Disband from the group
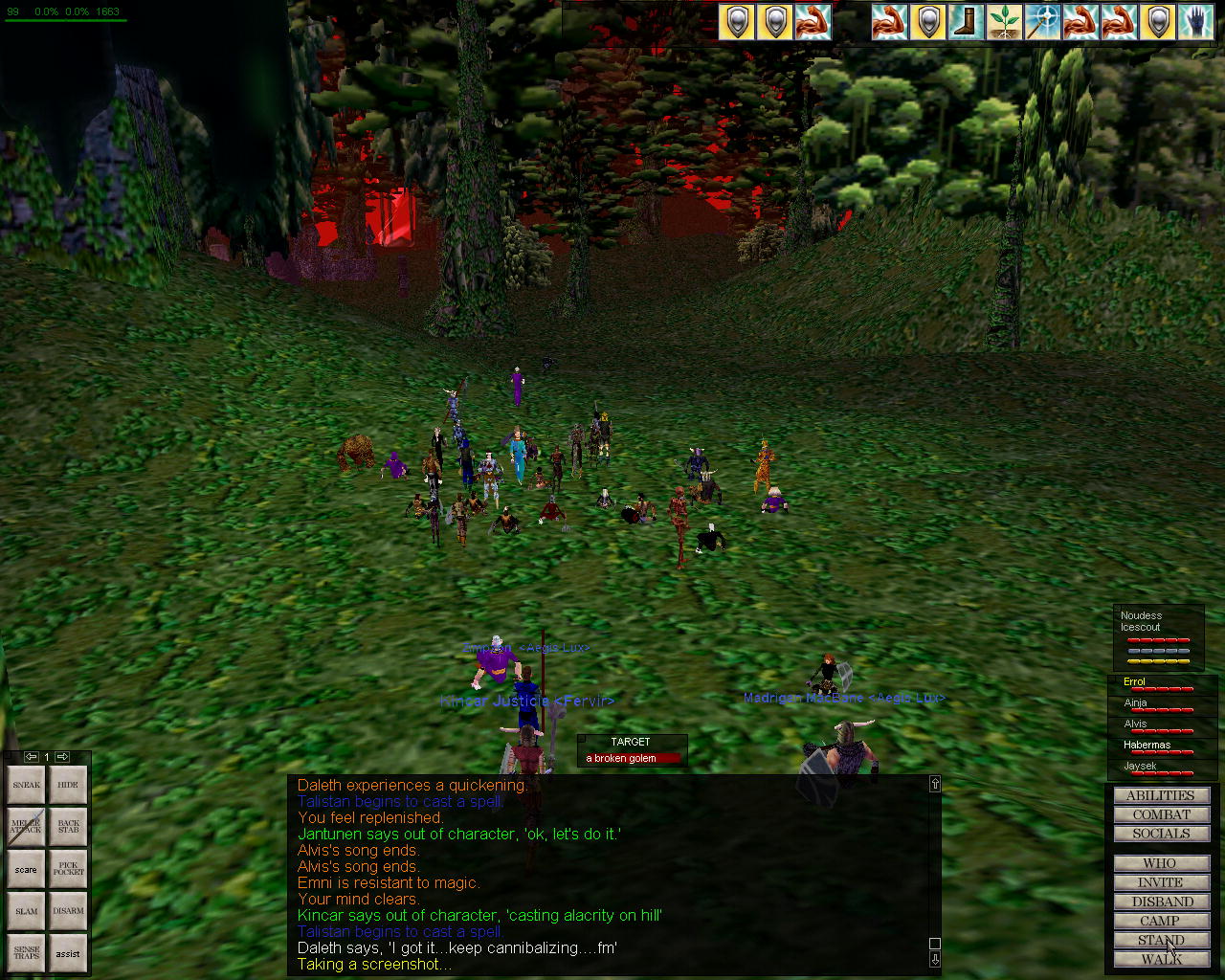The width and height of the screenshot is (1225, 980). [x=1161, y=902]
